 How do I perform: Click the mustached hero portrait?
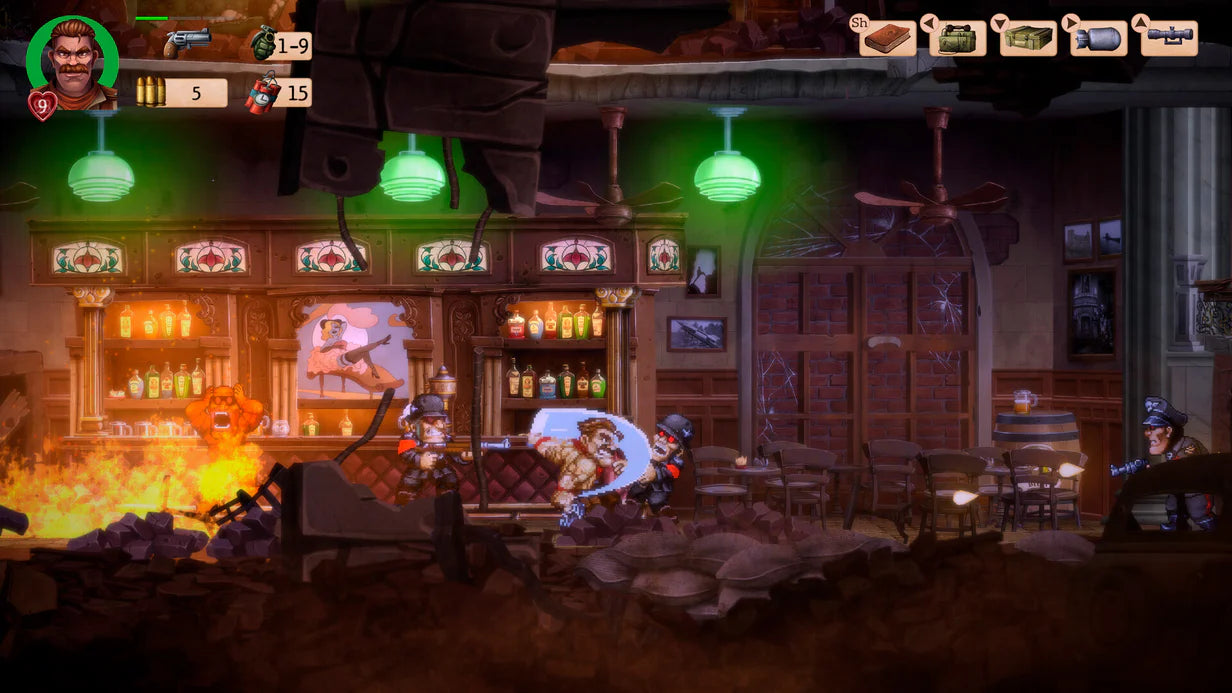click(x=72, y=64)
